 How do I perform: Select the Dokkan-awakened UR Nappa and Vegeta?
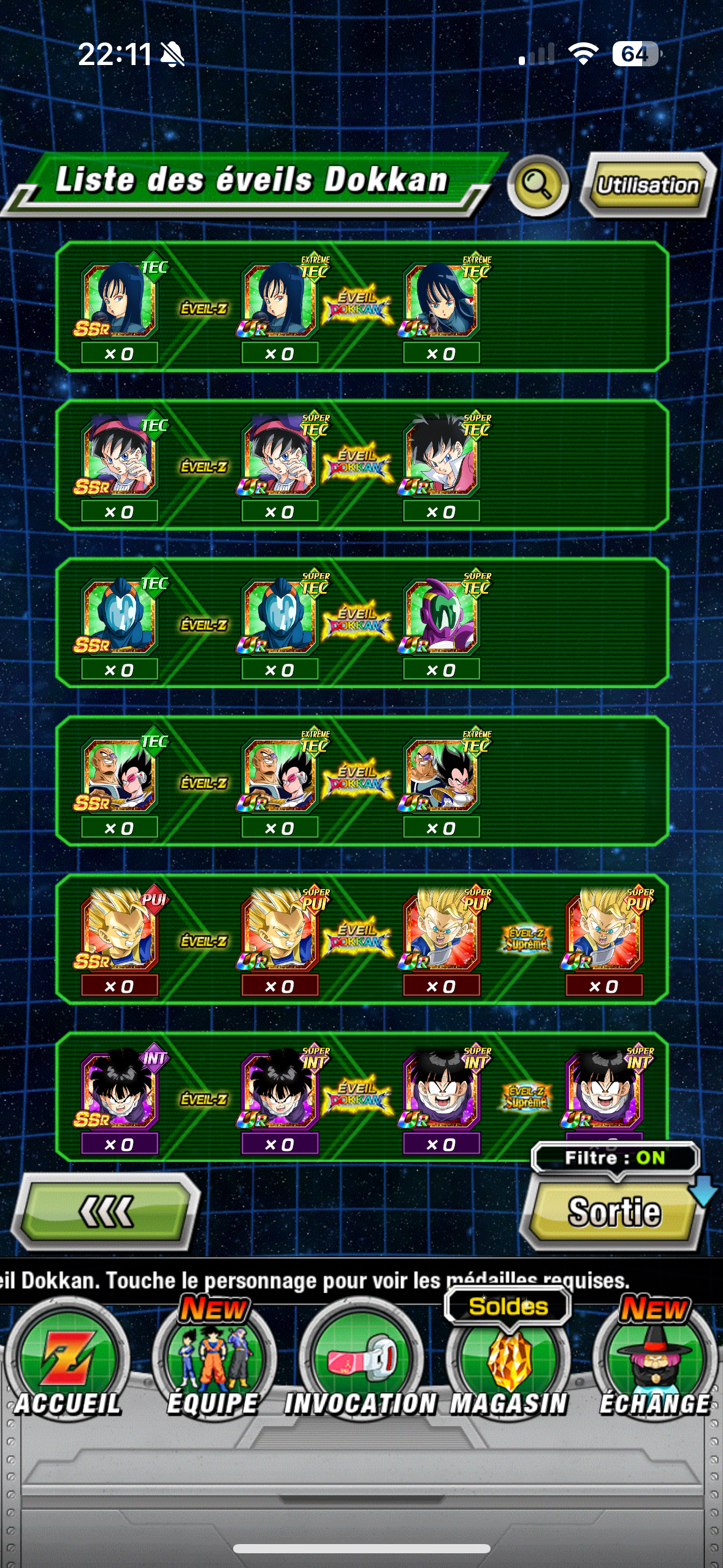click(x=442, y=775)
